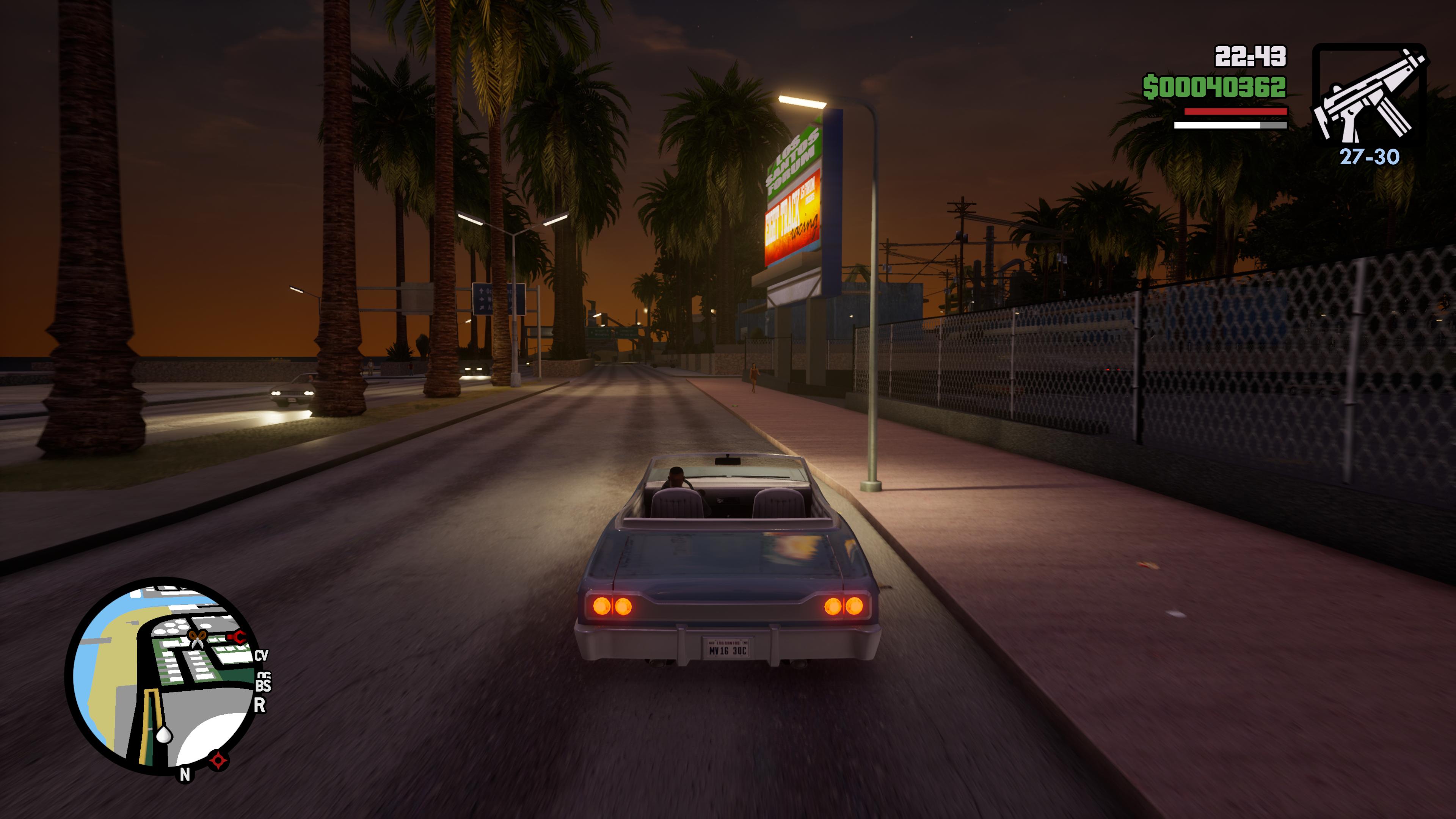1456x819 pixels.
Task: Select the CV mission marker on radar
Action: (x=260, y=656)
